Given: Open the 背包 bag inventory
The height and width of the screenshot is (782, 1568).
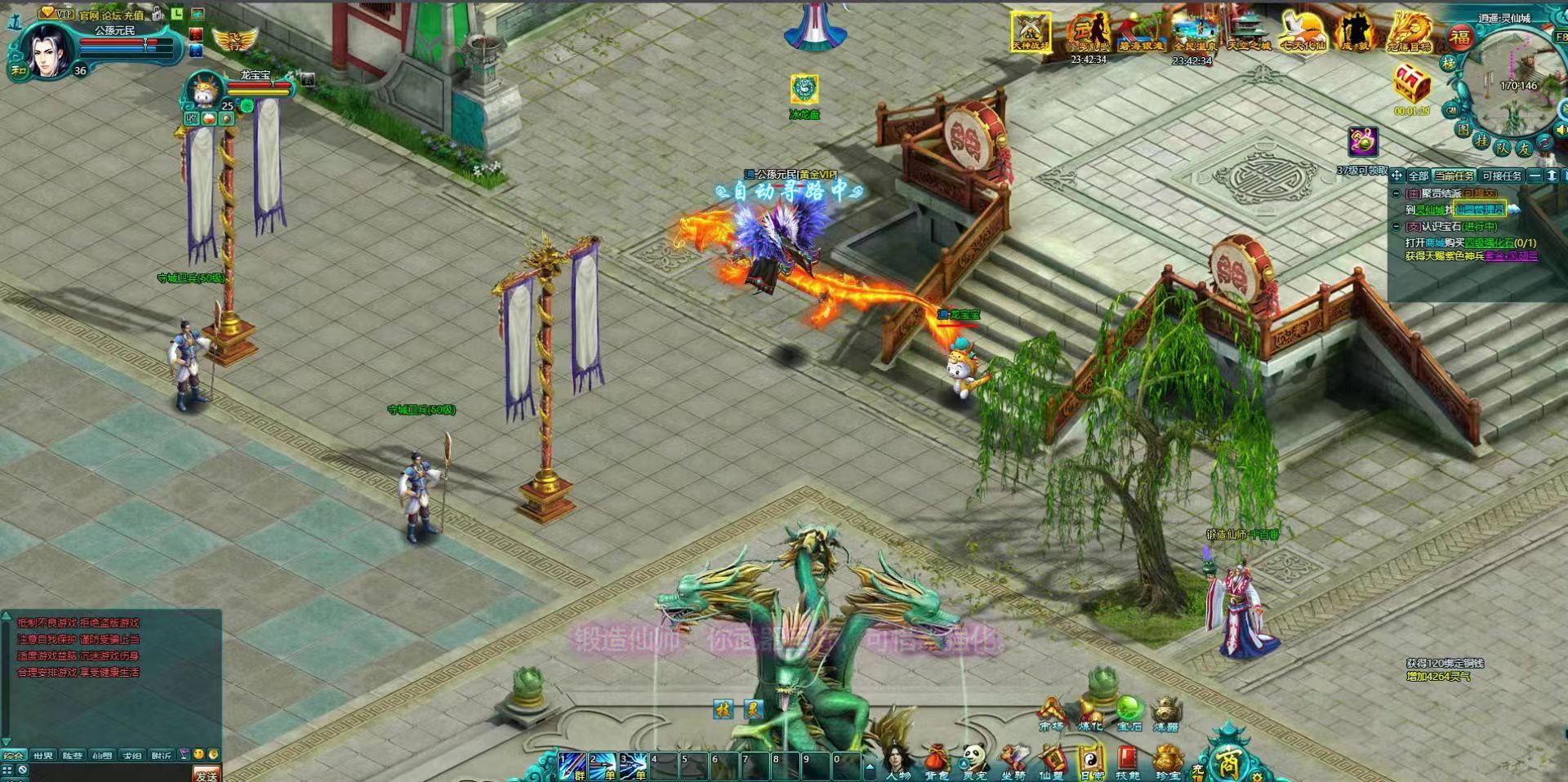Looking at the screenshot, I should [x=937, y=761].
